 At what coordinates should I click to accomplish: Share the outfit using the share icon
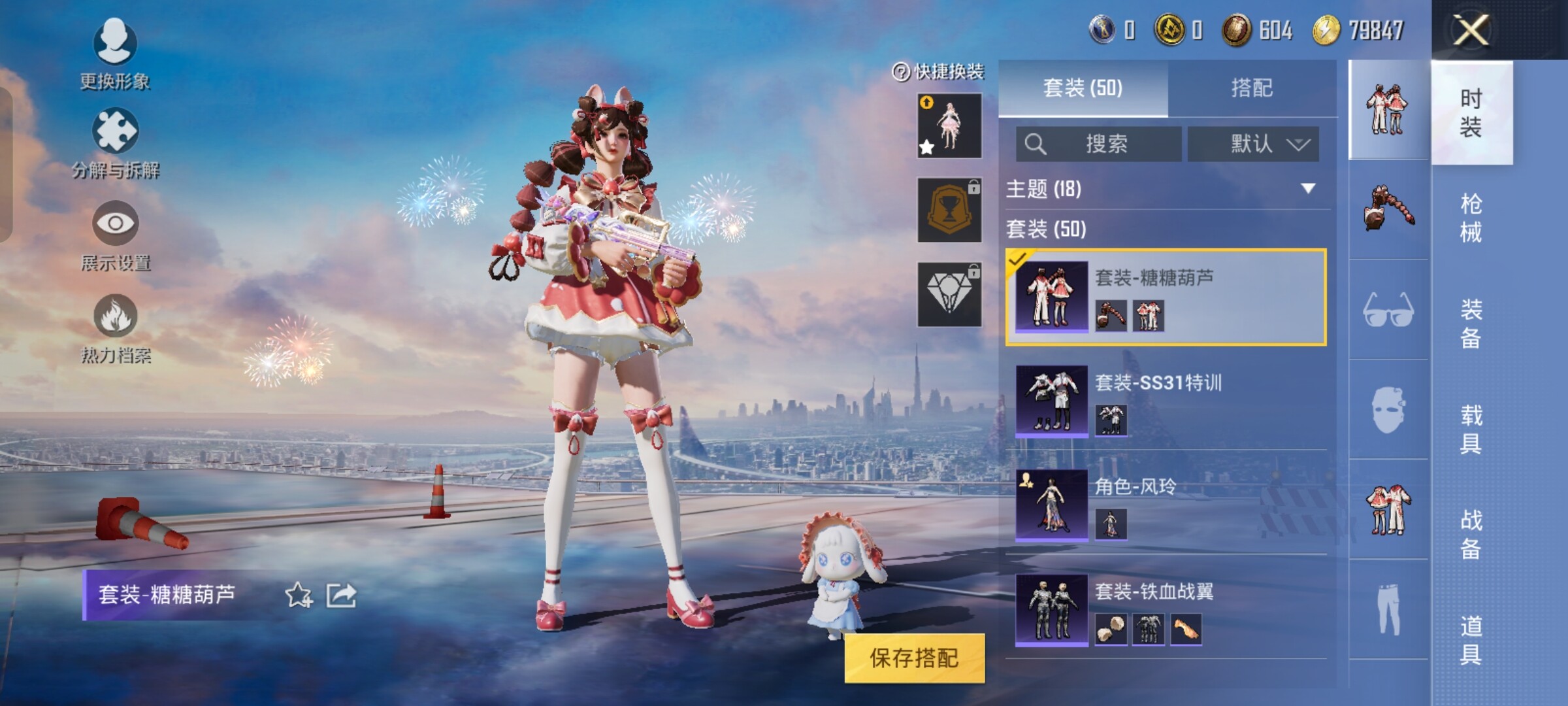(341, 595)
